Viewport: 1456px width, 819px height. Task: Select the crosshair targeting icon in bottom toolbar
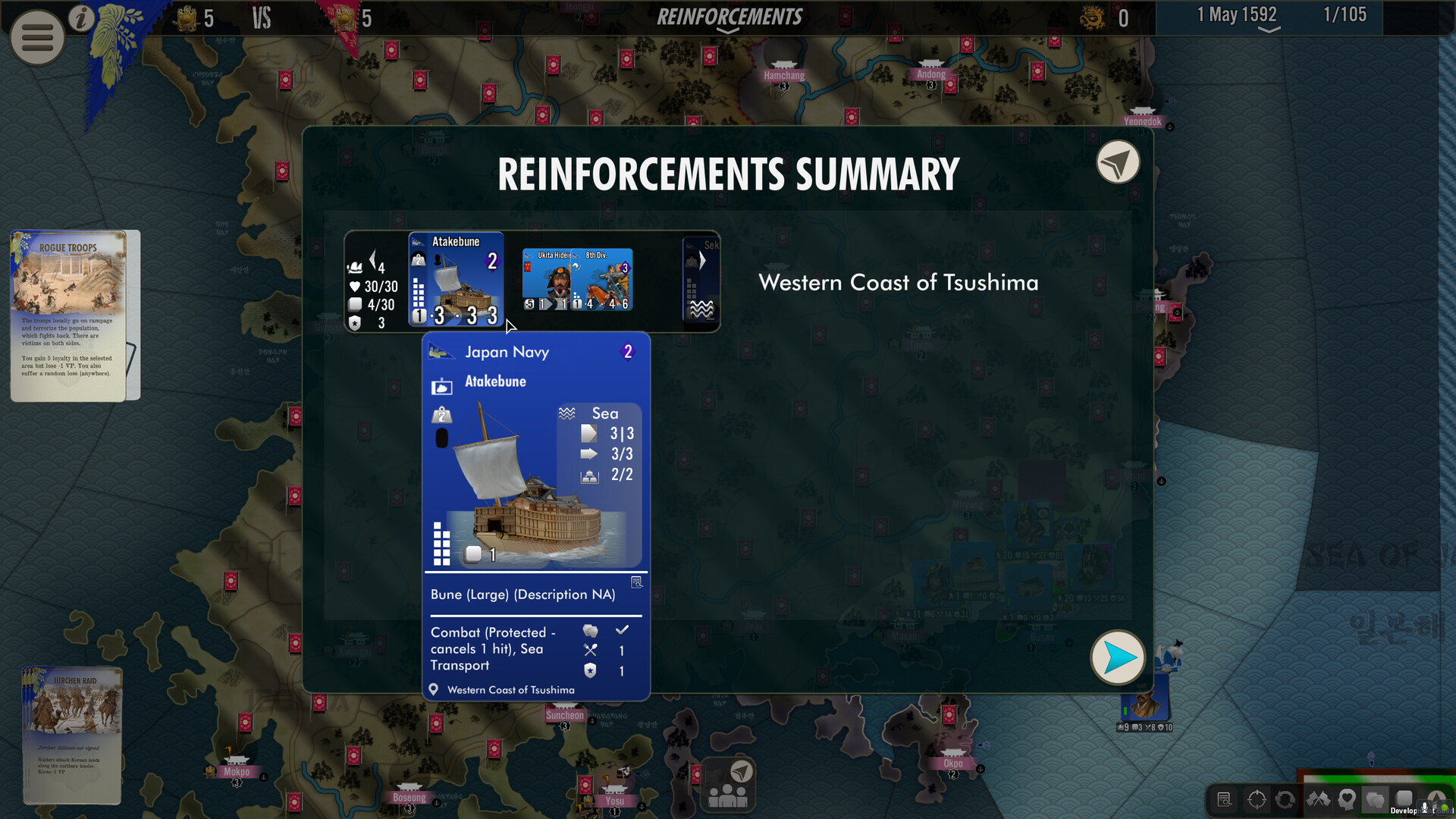[1257, 800]
